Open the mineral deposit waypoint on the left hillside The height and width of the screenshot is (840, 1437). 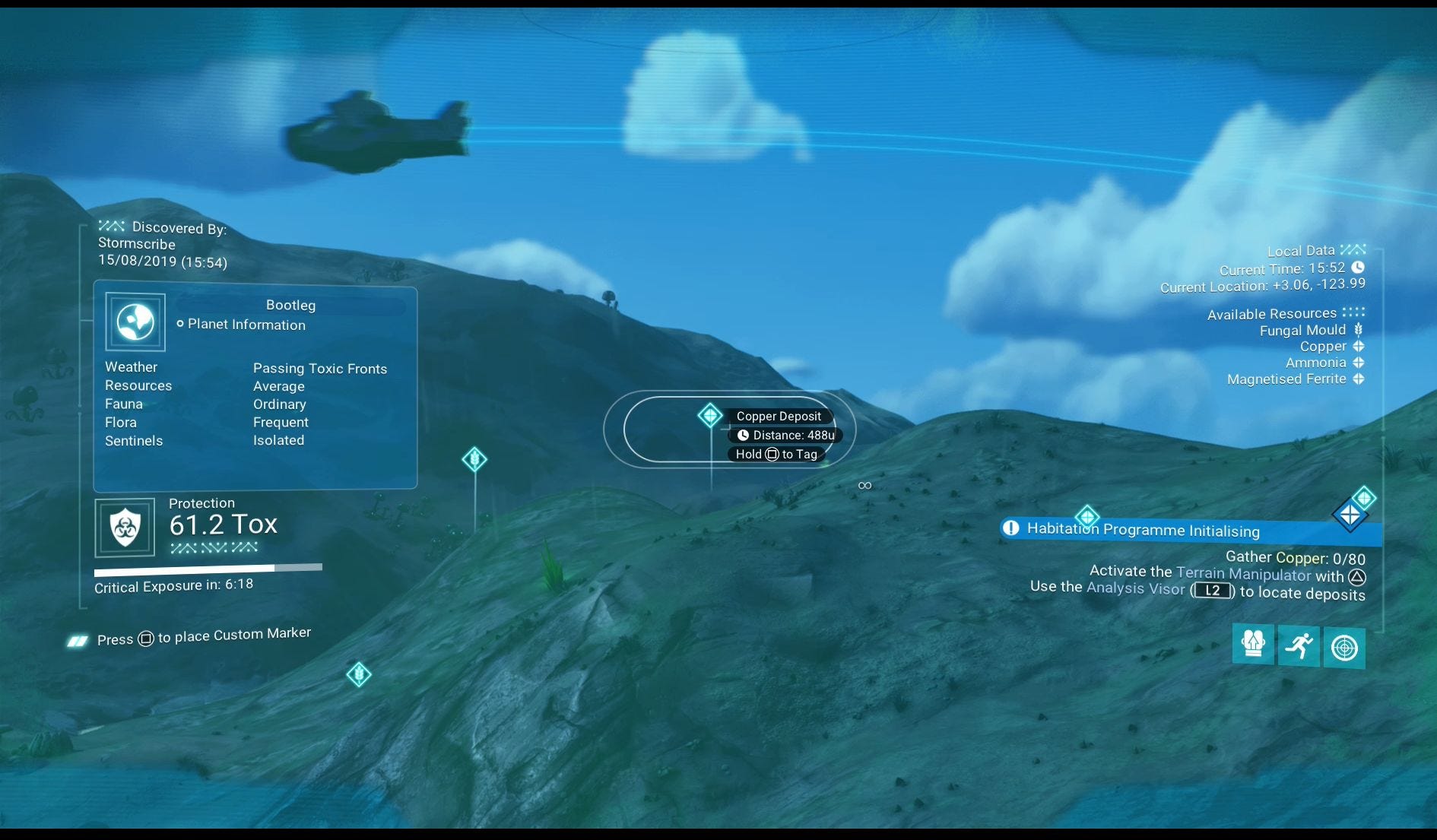coord(474,459)
